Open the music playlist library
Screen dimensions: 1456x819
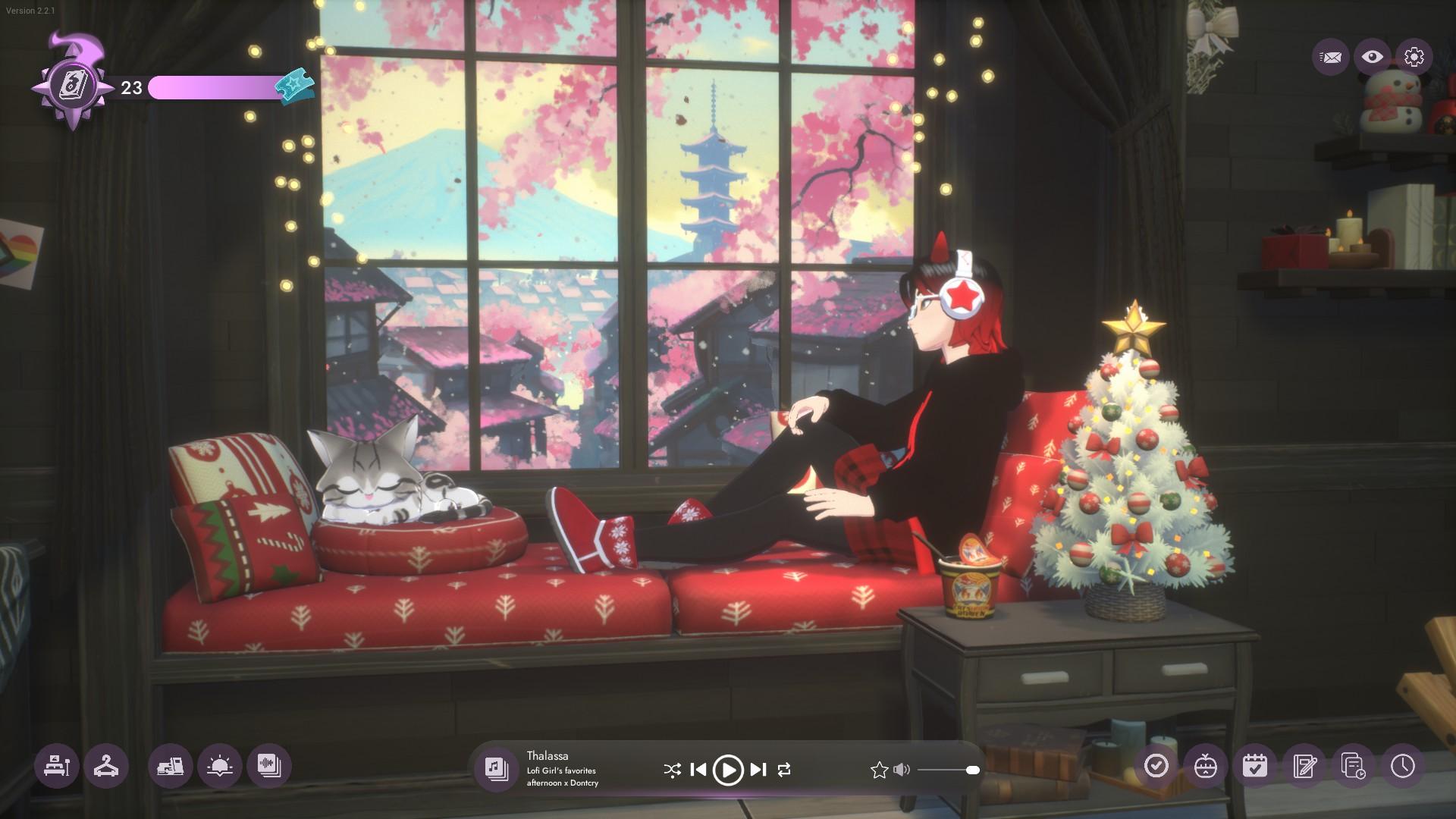(497, 768)
